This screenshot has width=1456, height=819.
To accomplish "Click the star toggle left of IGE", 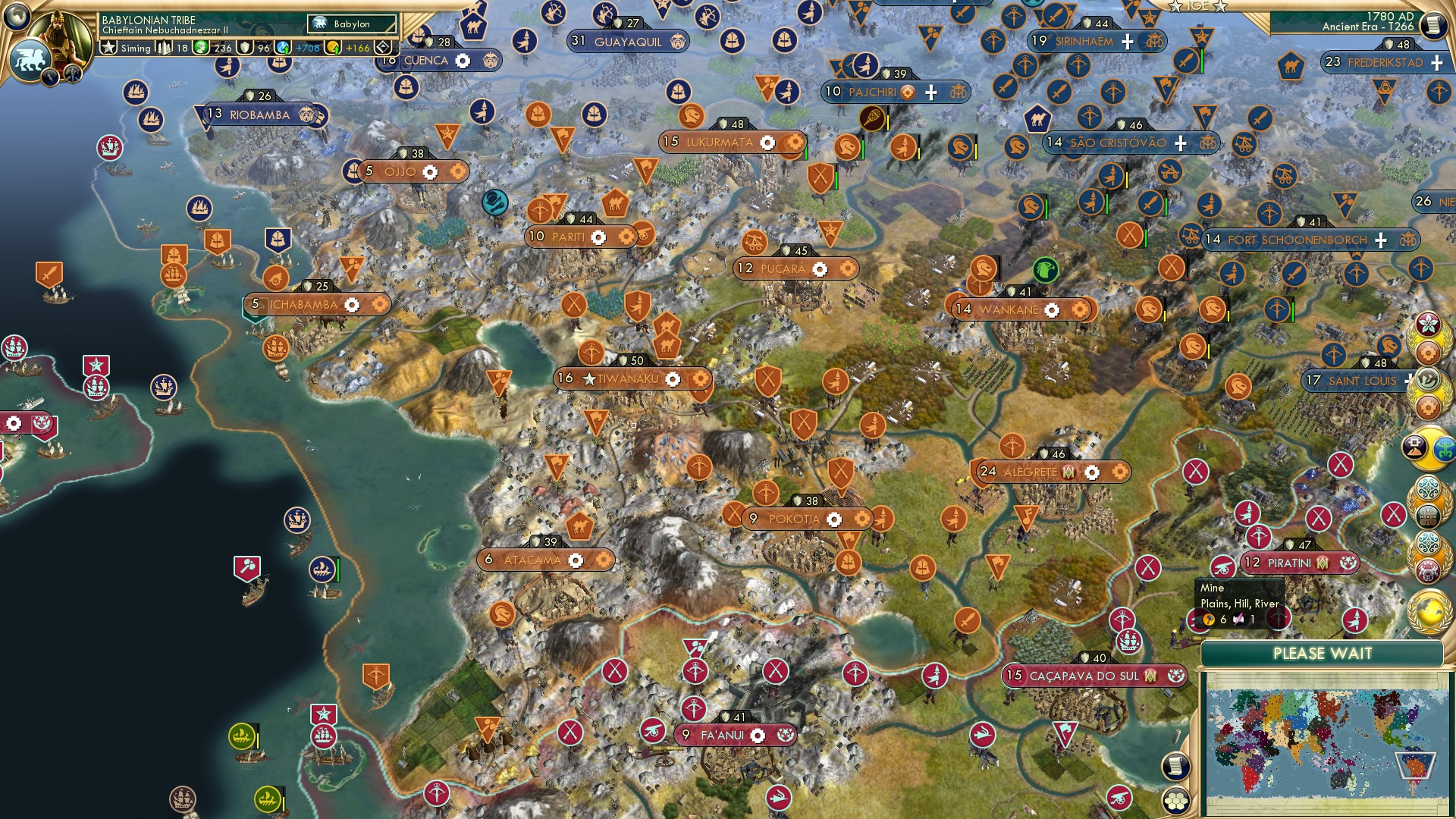I will coord(1175,5).
